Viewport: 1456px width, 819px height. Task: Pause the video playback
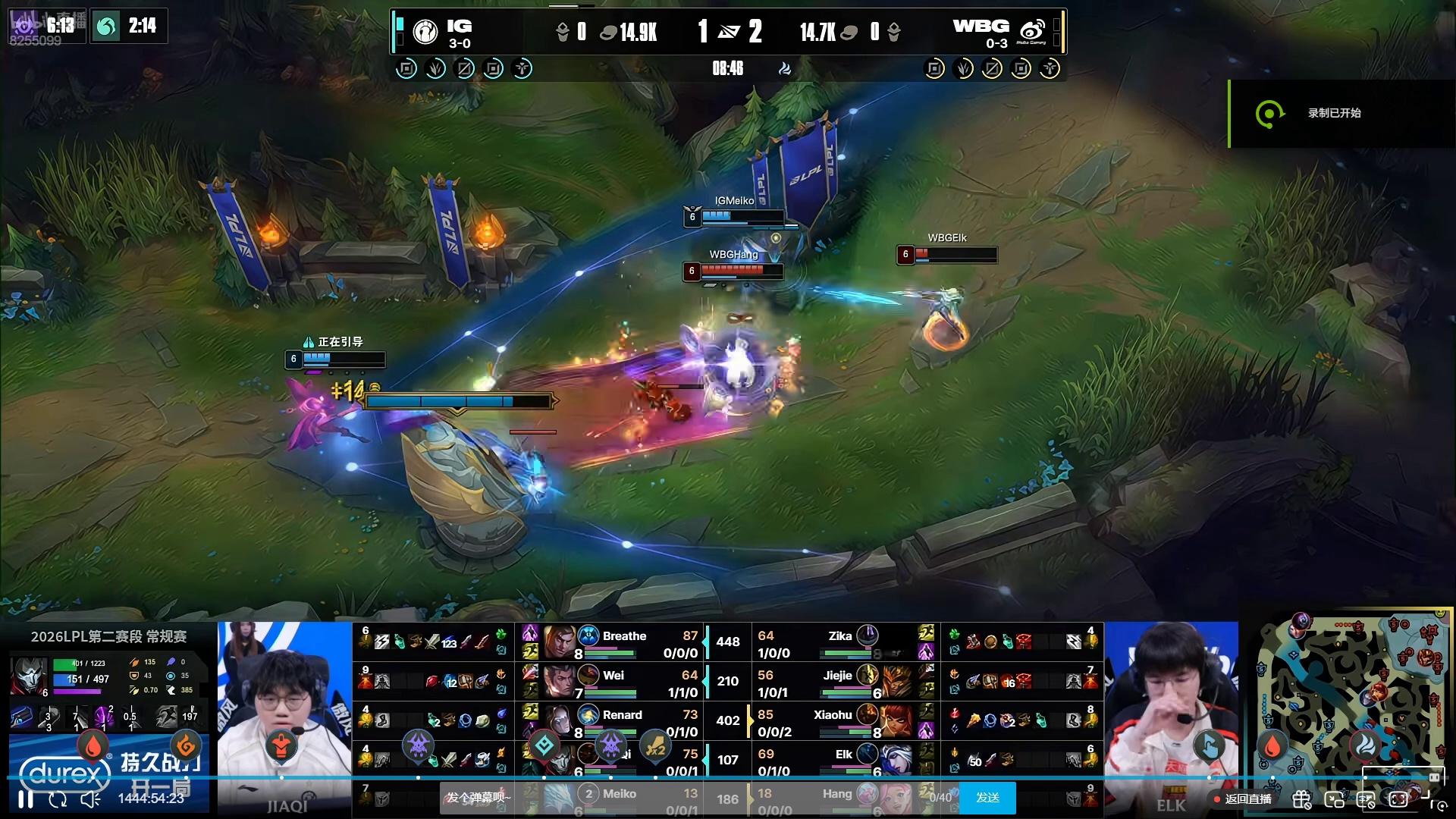(26, 799)
